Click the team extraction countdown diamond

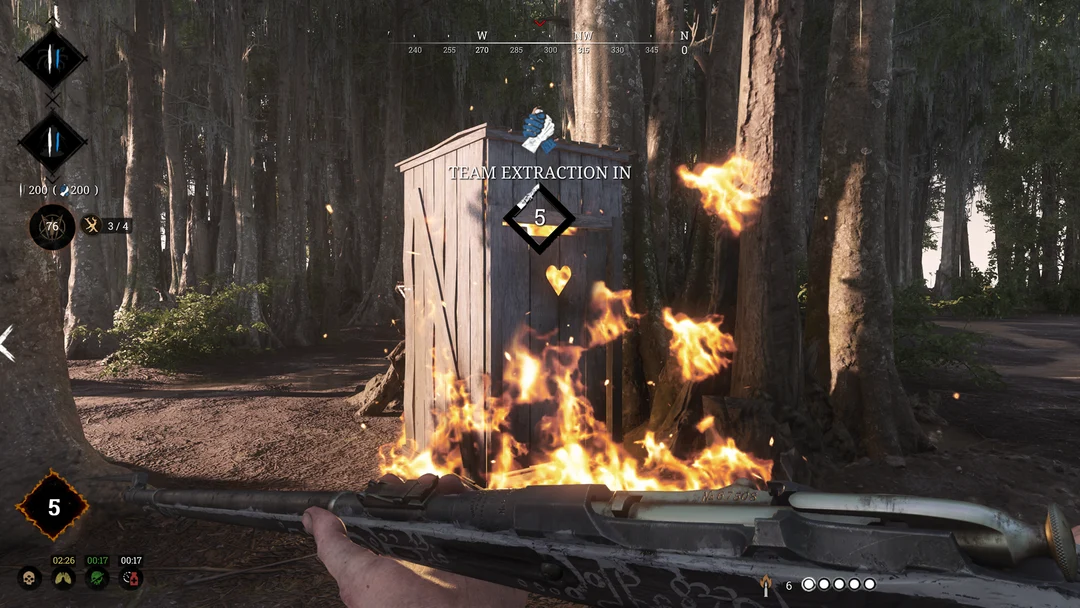click(x=539, y=217)
